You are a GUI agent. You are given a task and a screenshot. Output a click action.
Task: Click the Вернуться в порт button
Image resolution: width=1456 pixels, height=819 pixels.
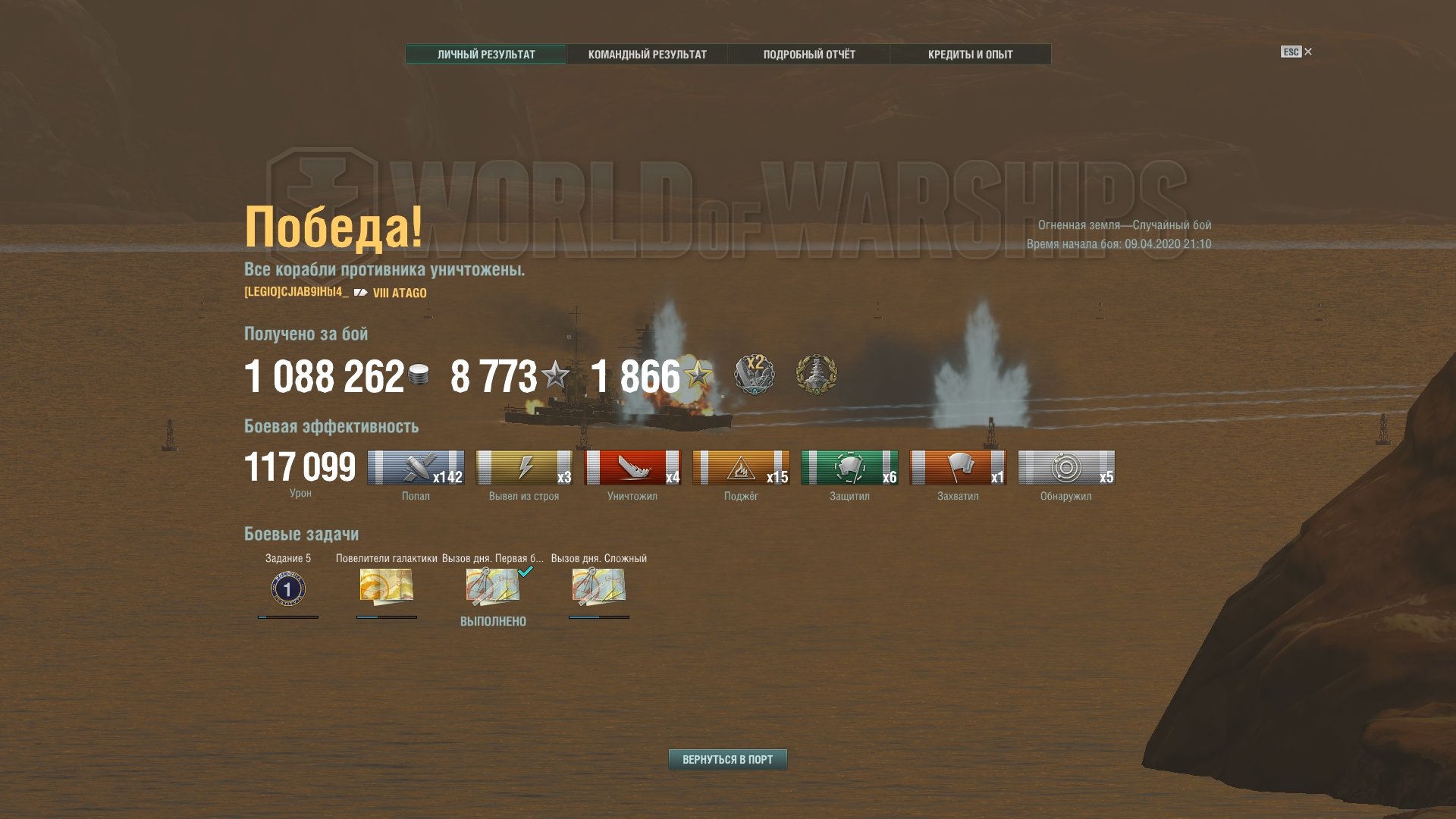point(727,759)
